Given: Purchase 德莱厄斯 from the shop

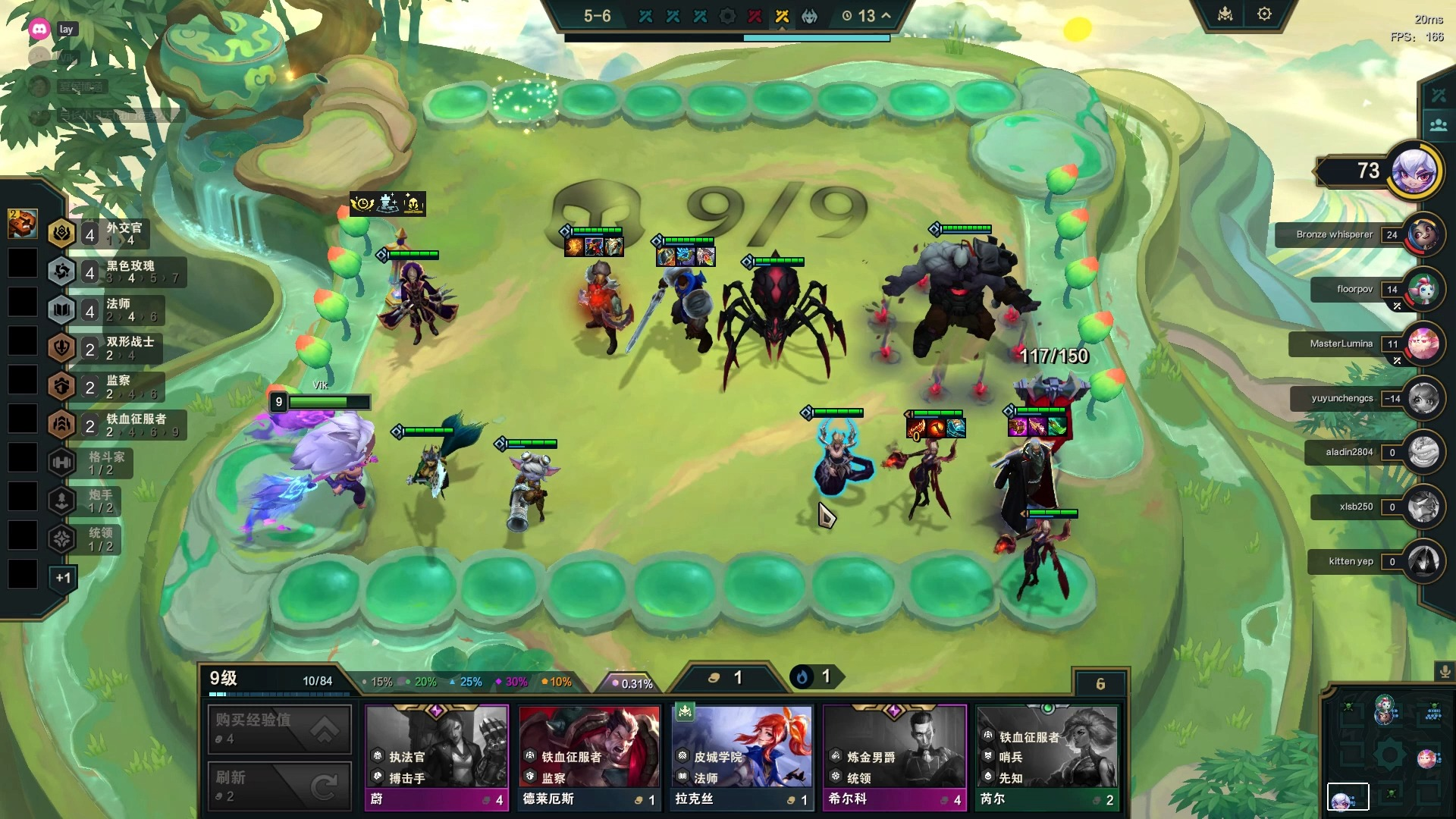Looking at the screenshot, I should [589, 757].
